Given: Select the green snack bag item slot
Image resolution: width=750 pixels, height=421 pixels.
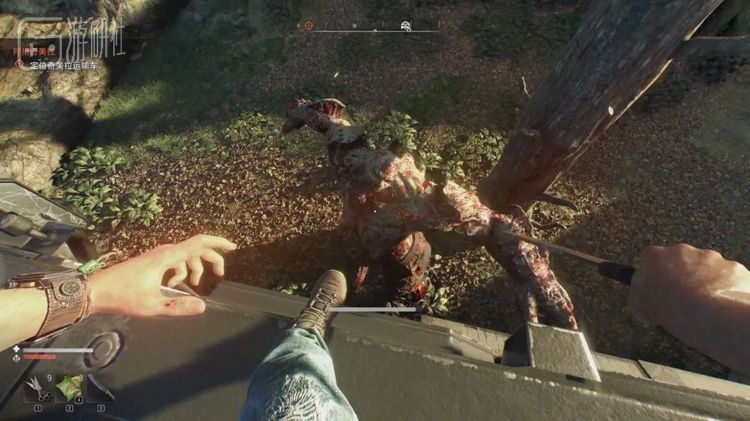Looking at the screenshot, I should 69,387.
